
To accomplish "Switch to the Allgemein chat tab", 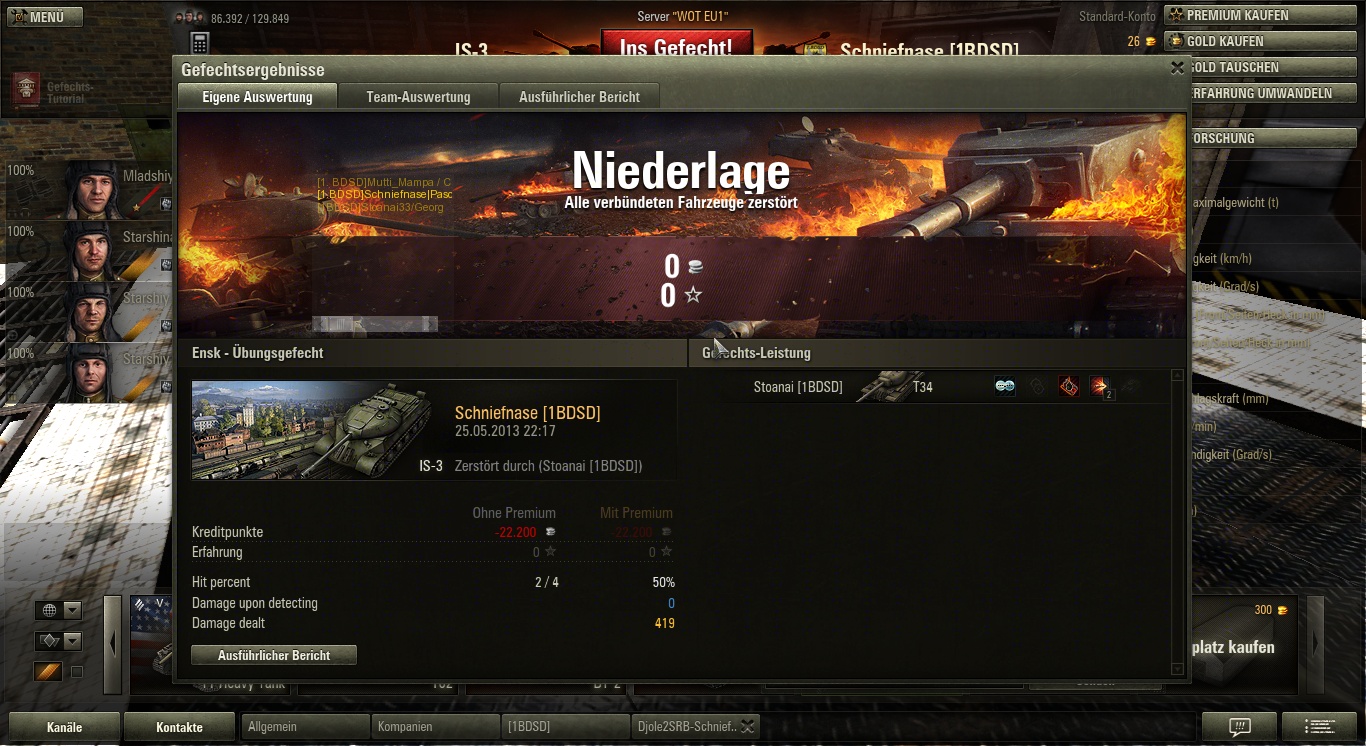I will click(x=305, y=727).
